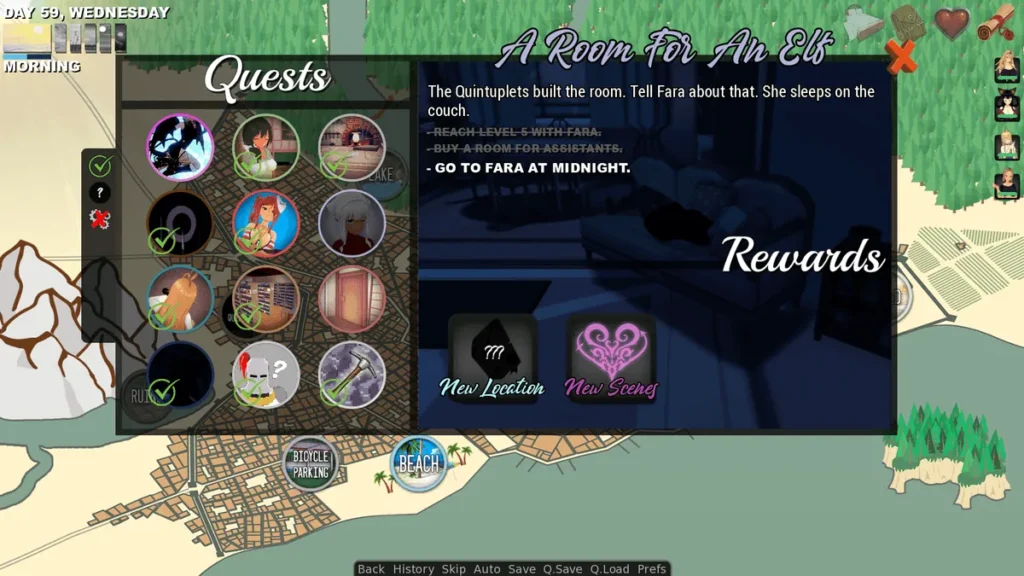
Task: Close the Quests panel with the orange X
Action: click(901, 58)
